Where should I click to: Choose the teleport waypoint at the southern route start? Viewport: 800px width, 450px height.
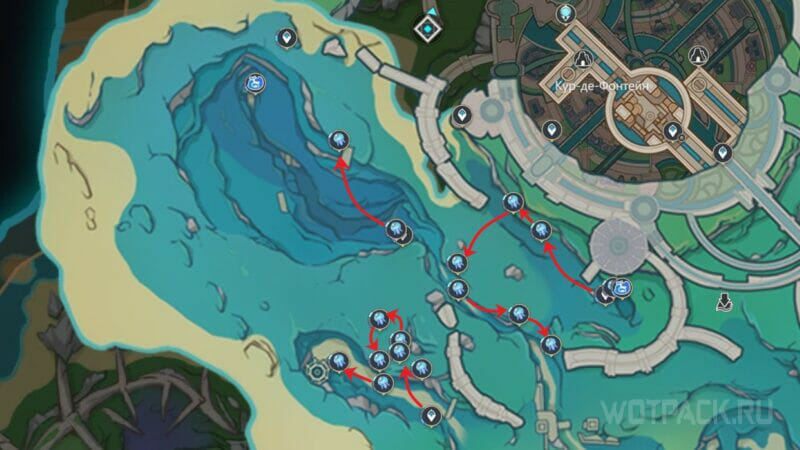[432, 413]
